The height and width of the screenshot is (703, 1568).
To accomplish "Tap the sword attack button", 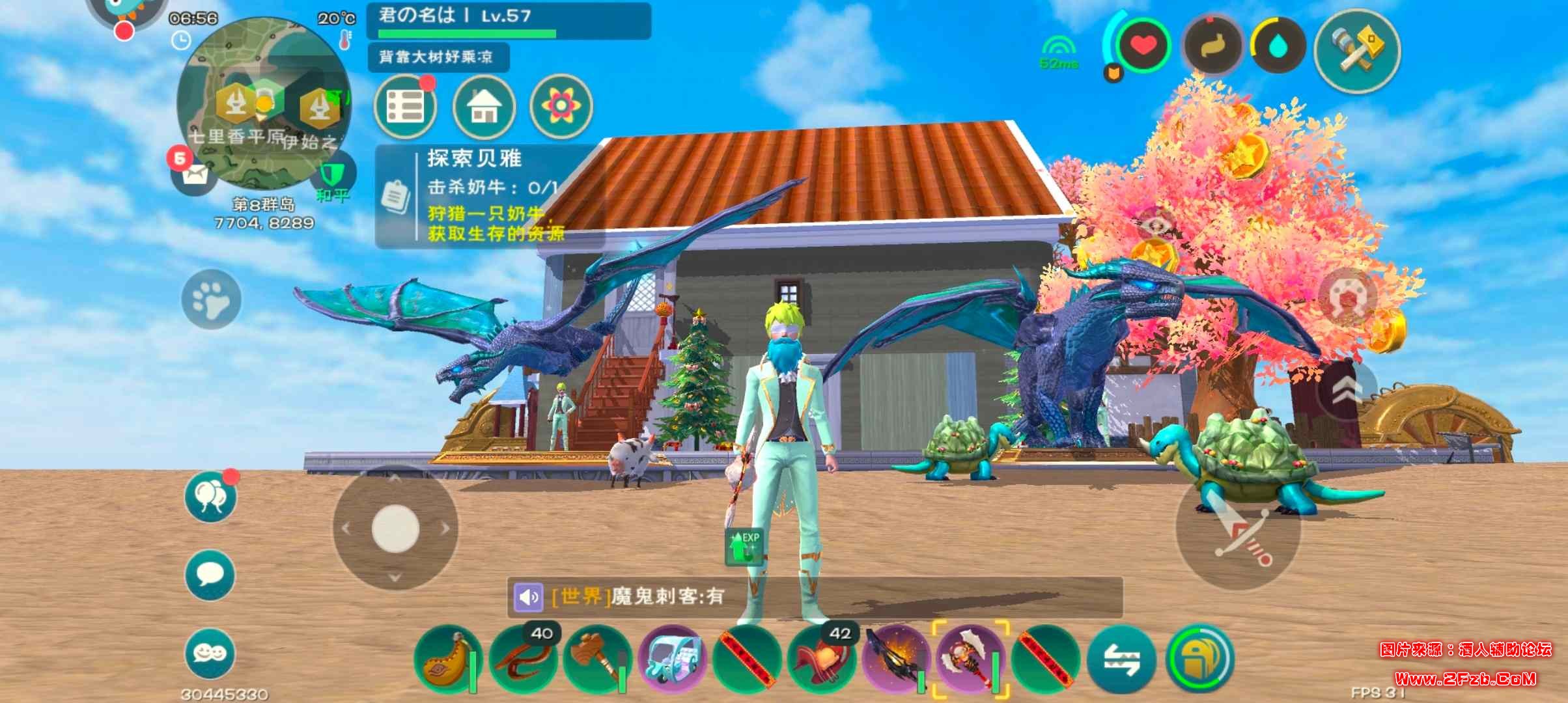I will [1237, 527].
